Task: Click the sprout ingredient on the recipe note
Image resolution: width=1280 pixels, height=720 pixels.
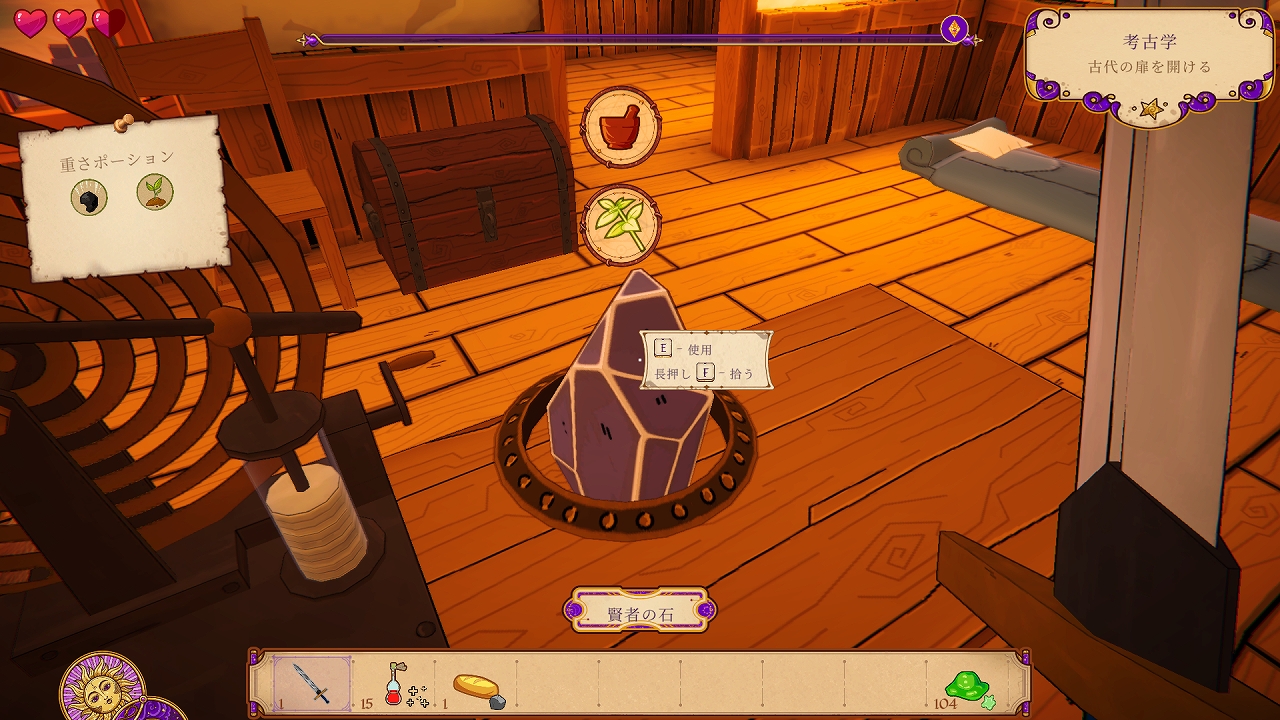Action: point(155,192)
